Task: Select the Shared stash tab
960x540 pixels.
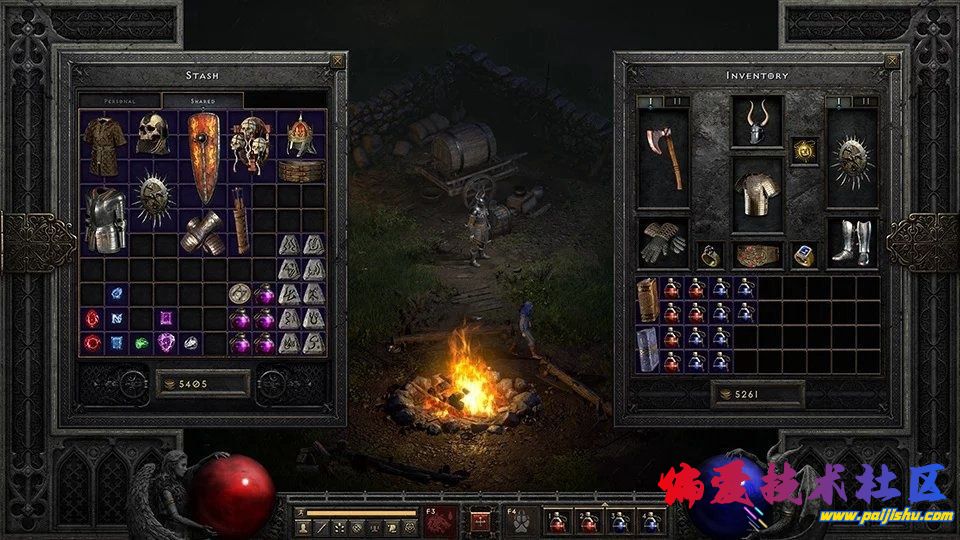Action: click(203, 101)
